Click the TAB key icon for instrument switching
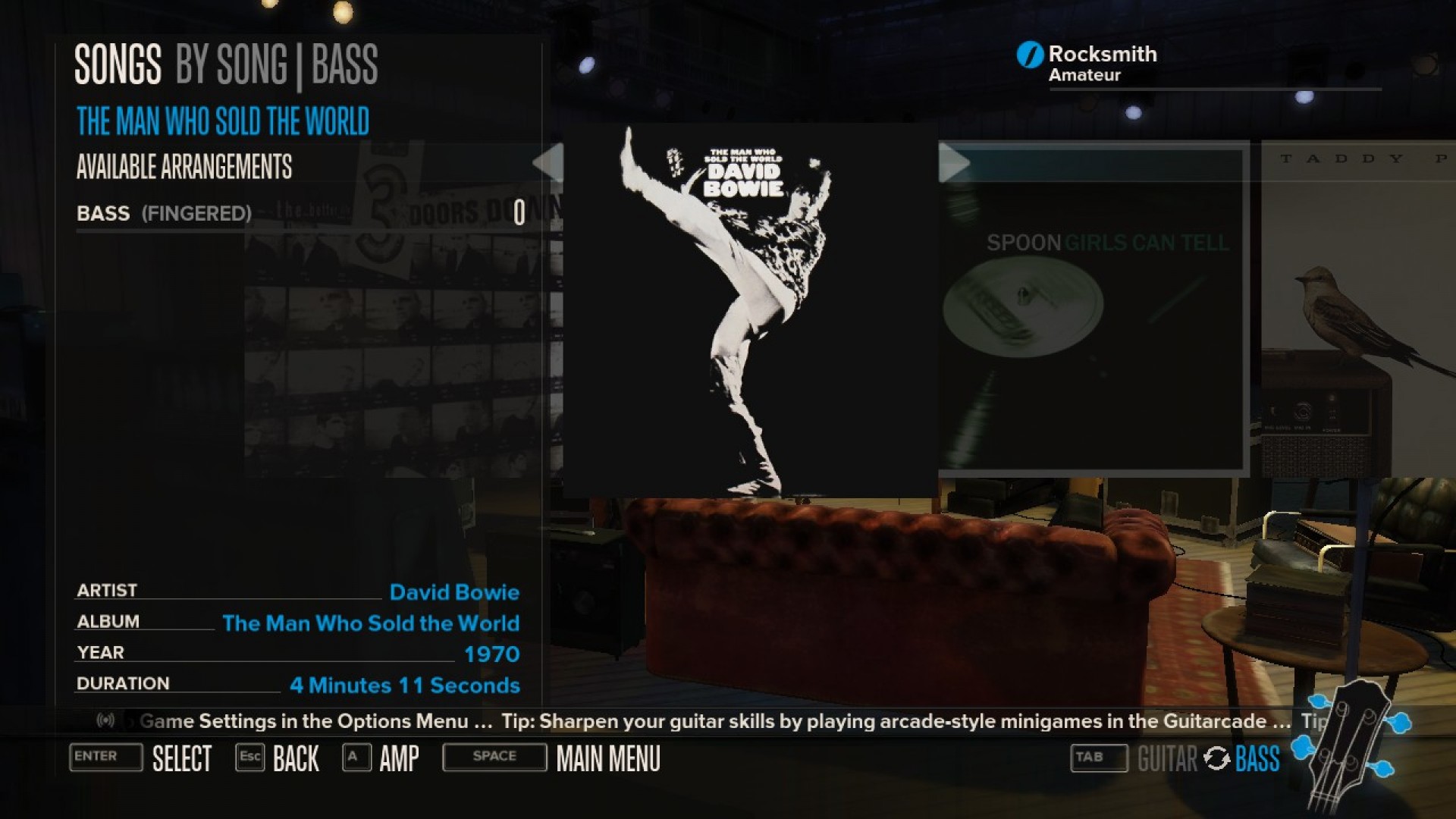The image size is (1456, 819). pos(1098,758)
